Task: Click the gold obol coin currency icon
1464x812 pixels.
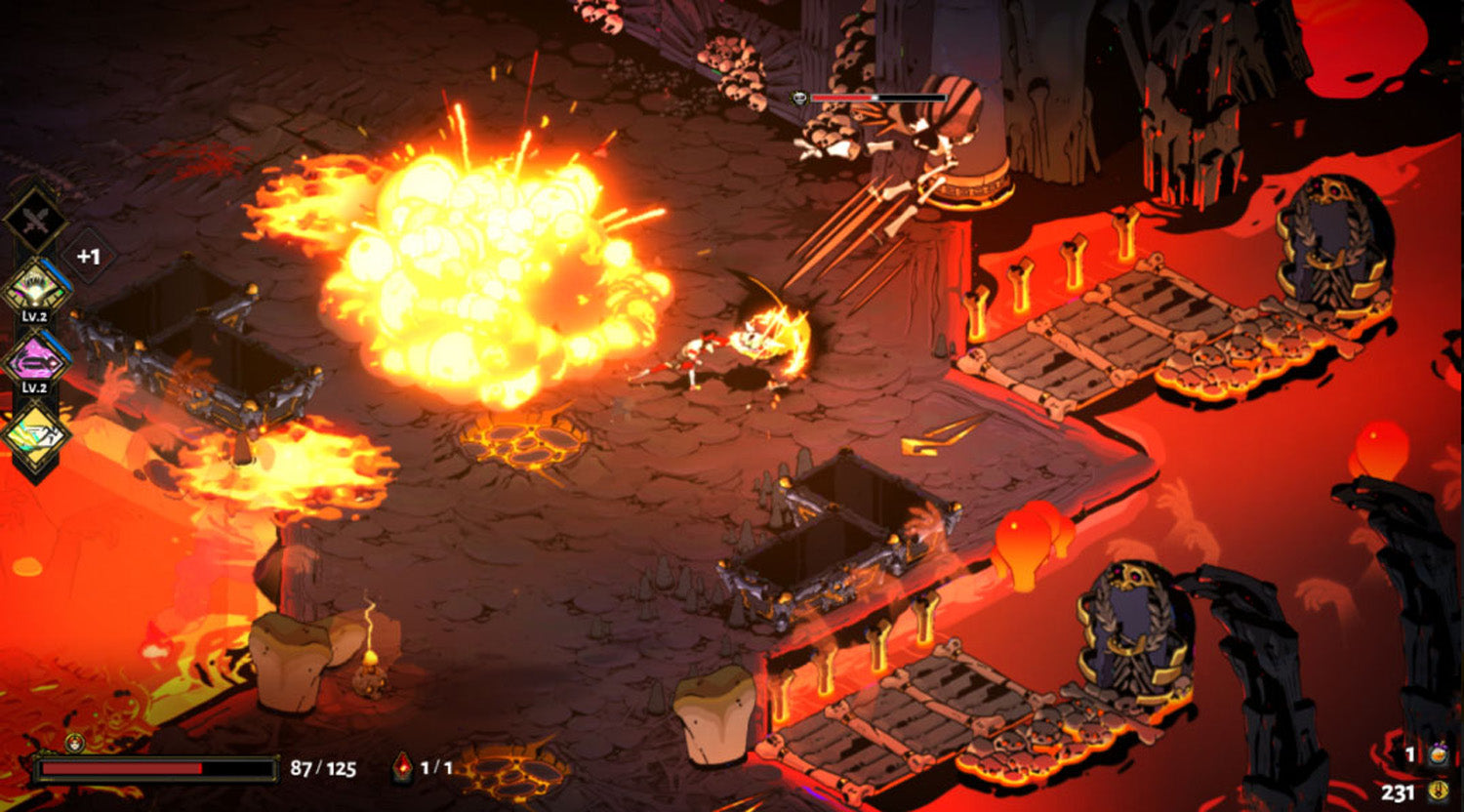Action: click(1438, 792)
